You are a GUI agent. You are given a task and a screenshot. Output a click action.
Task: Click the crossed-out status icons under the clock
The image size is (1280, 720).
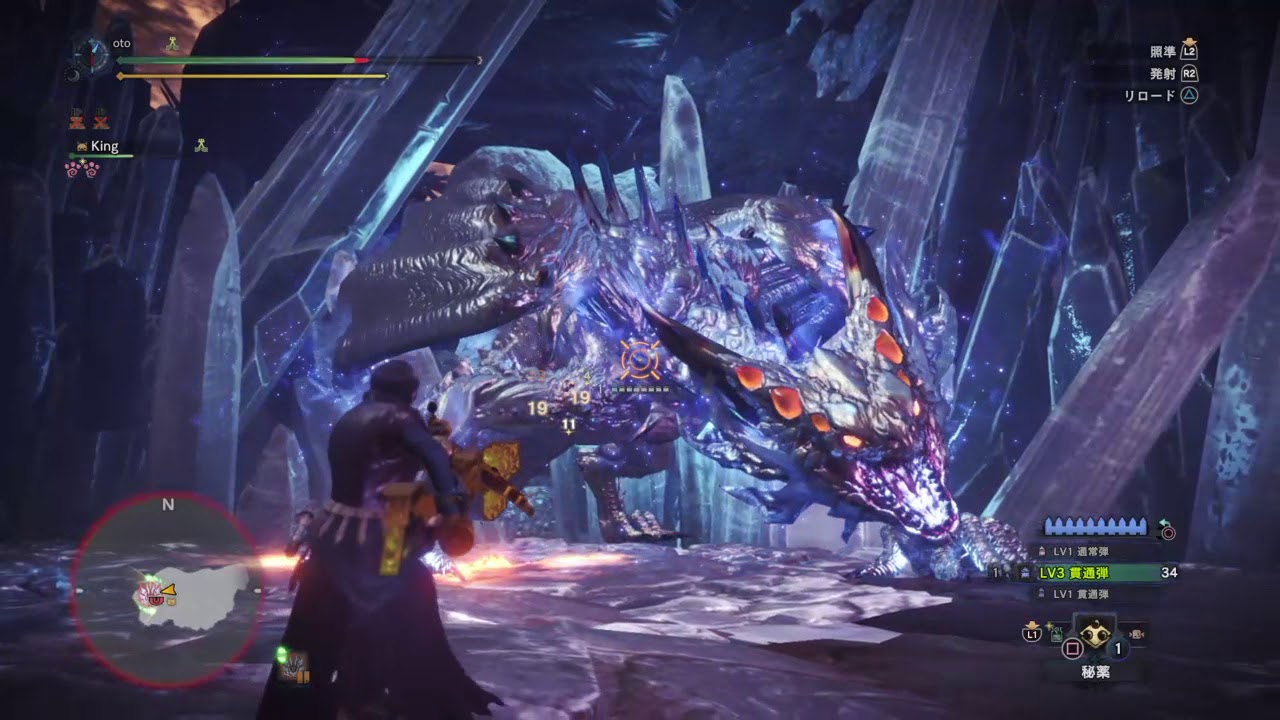88,121
